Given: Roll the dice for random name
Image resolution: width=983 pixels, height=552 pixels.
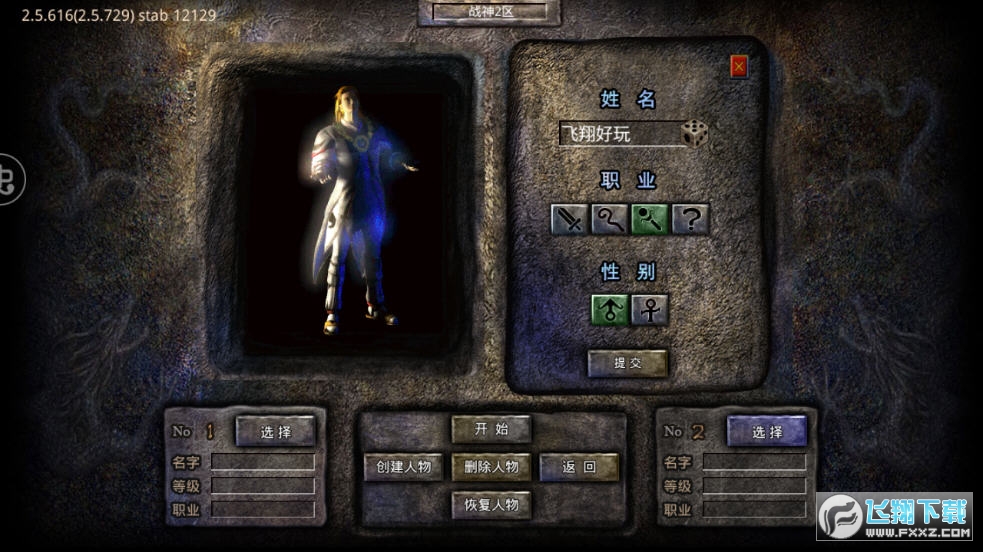Looking at the screenshot, I should point(694,133).
